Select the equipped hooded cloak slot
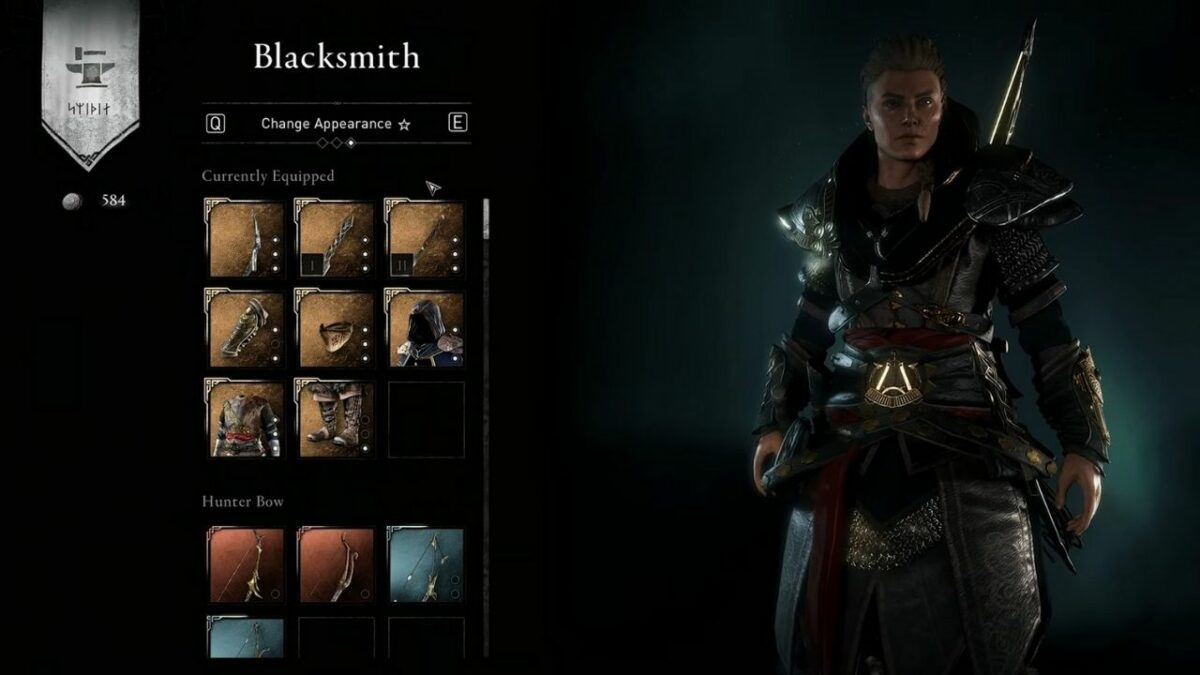This screenshot has width=1200, height=675. click(426, 329)
